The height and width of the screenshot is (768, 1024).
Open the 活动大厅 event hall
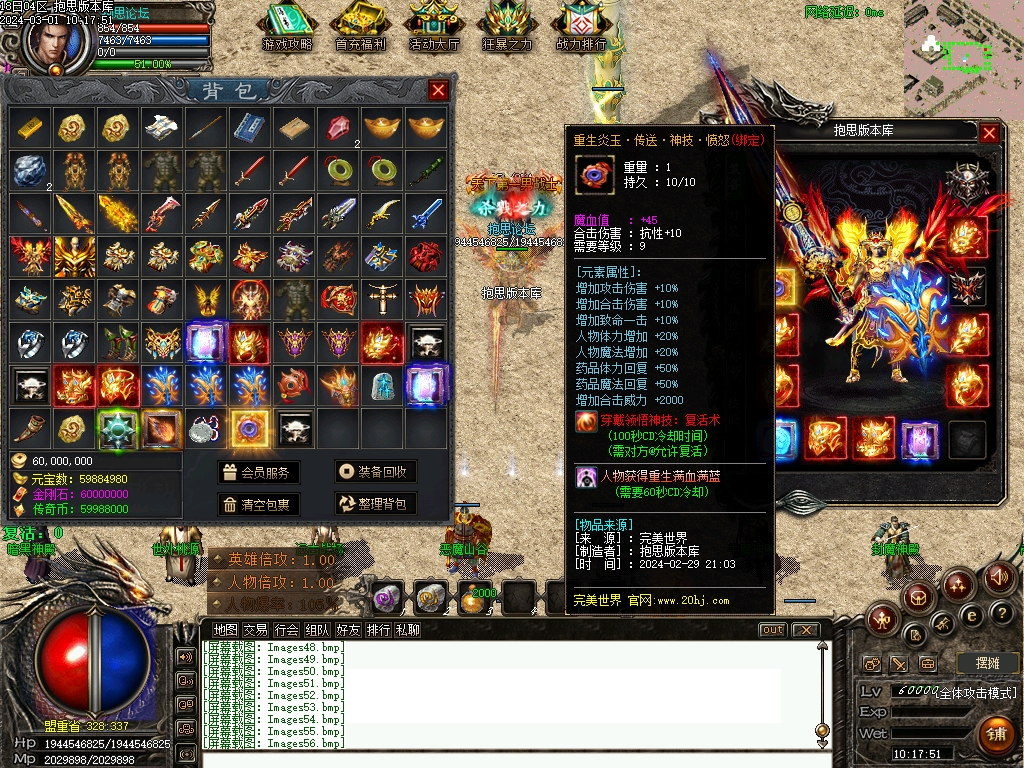pos(434,28)
